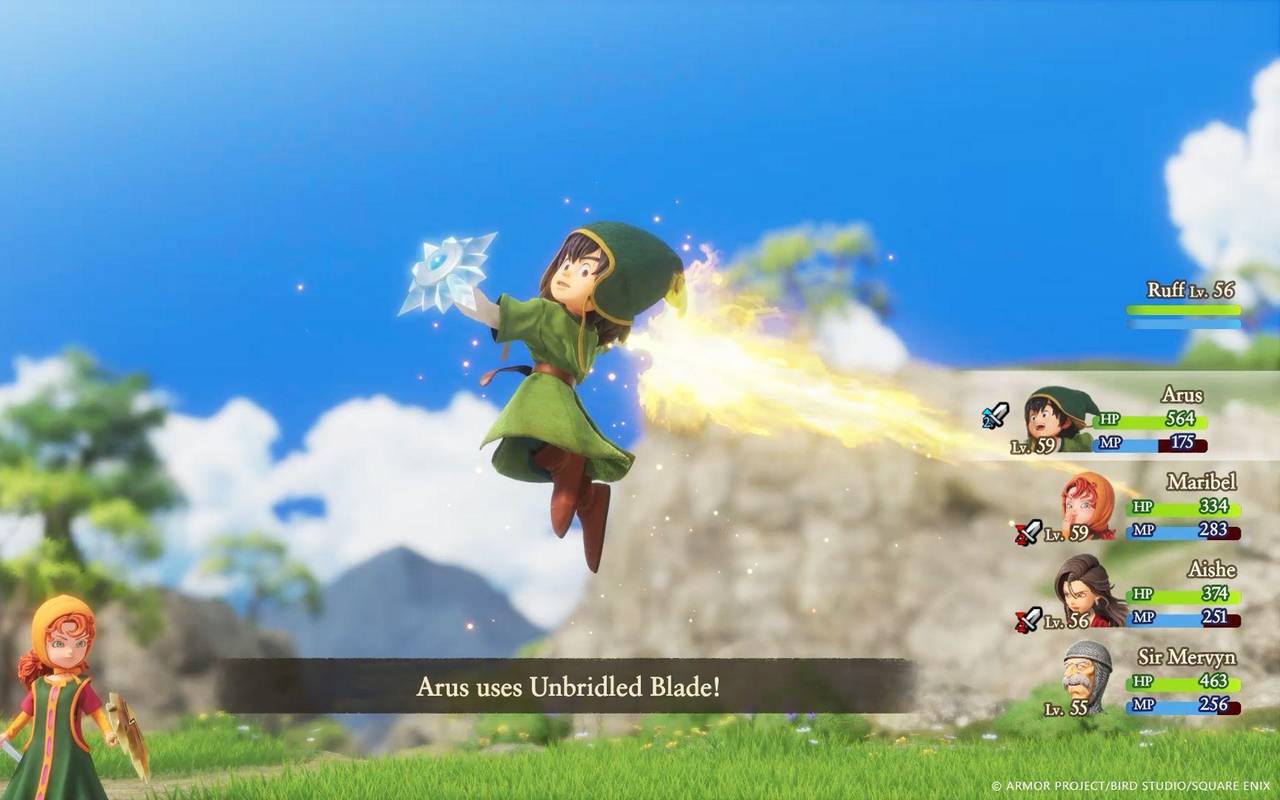The width and height of the screenshot is (1280, 800).
Task: Click Aishe's attack-down status icon
Action: click(x=1029, y=619)
